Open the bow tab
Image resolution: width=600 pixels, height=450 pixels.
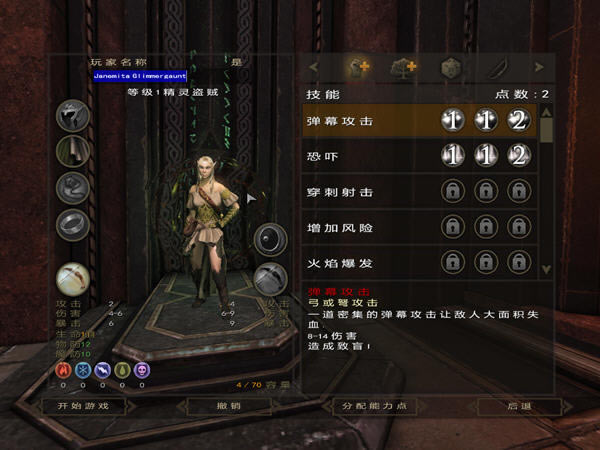pos(497,68)
